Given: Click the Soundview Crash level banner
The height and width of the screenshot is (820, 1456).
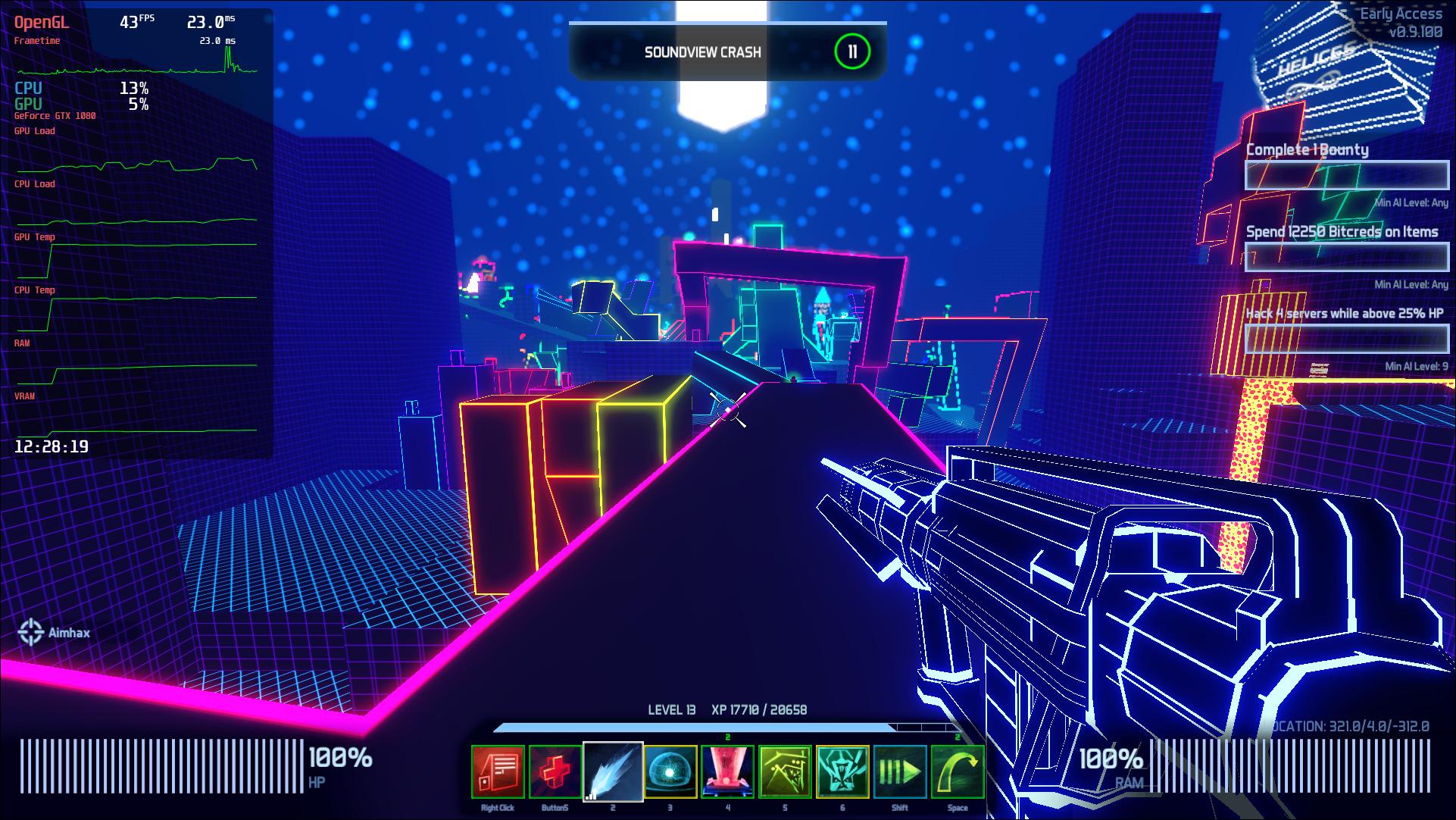Looking at the screenshot, I should click(703, 52).
